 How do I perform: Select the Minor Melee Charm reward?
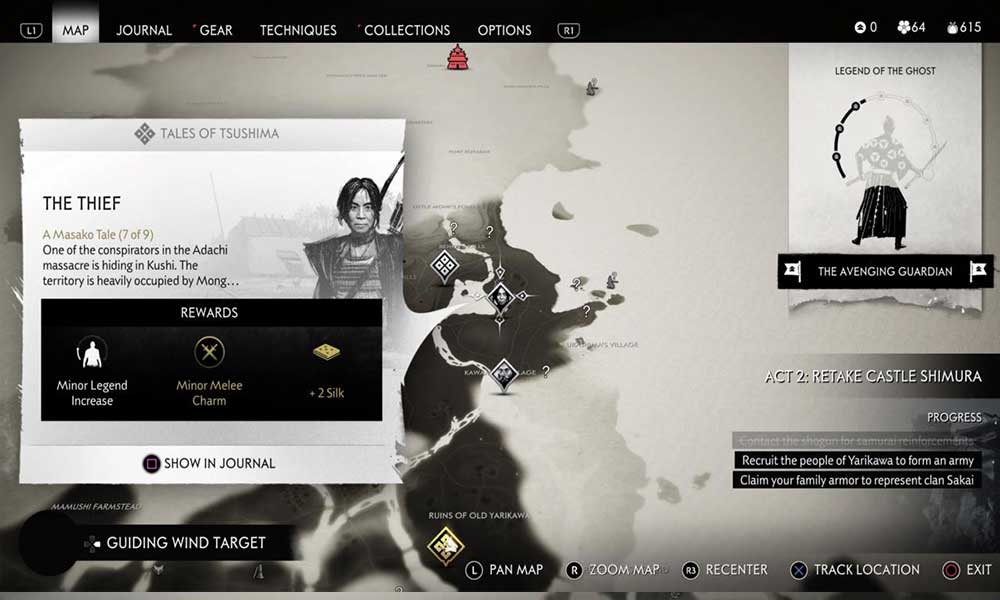tap(209, 352)
